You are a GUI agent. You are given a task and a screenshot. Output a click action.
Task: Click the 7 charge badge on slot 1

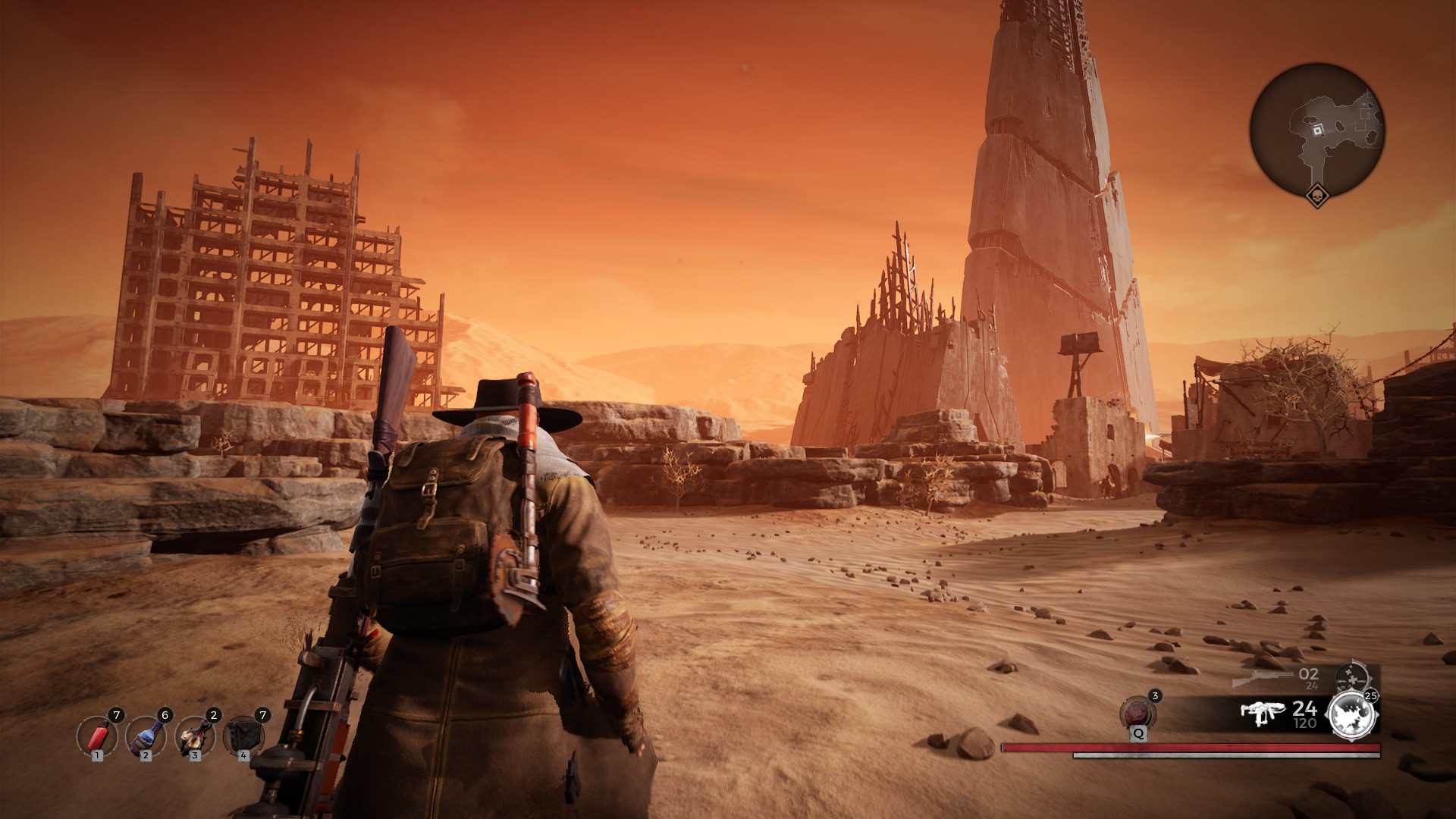[x=117, y=714]
